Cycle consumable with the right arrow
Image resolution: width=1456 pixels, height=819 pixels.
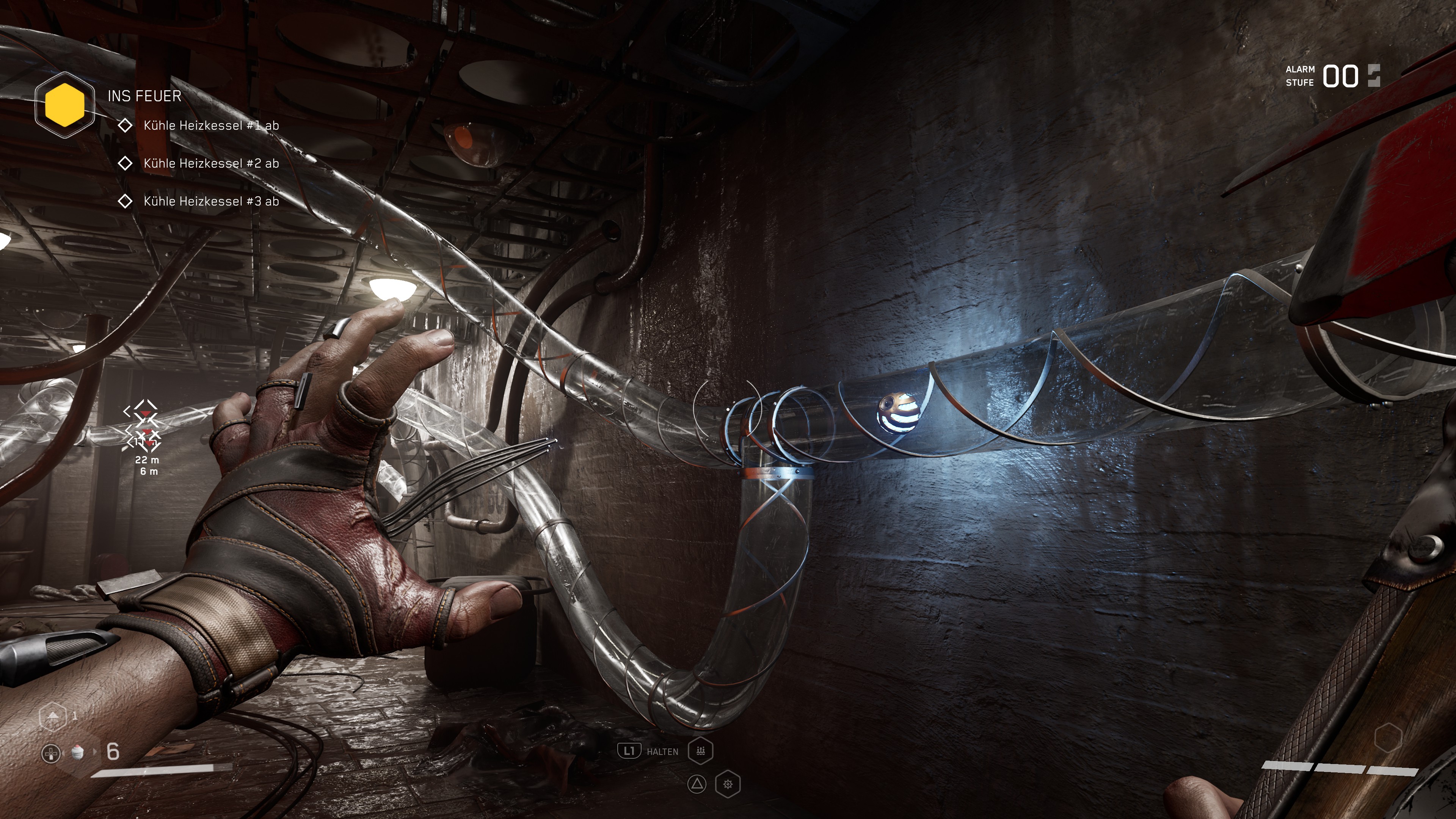click(95, 752)
